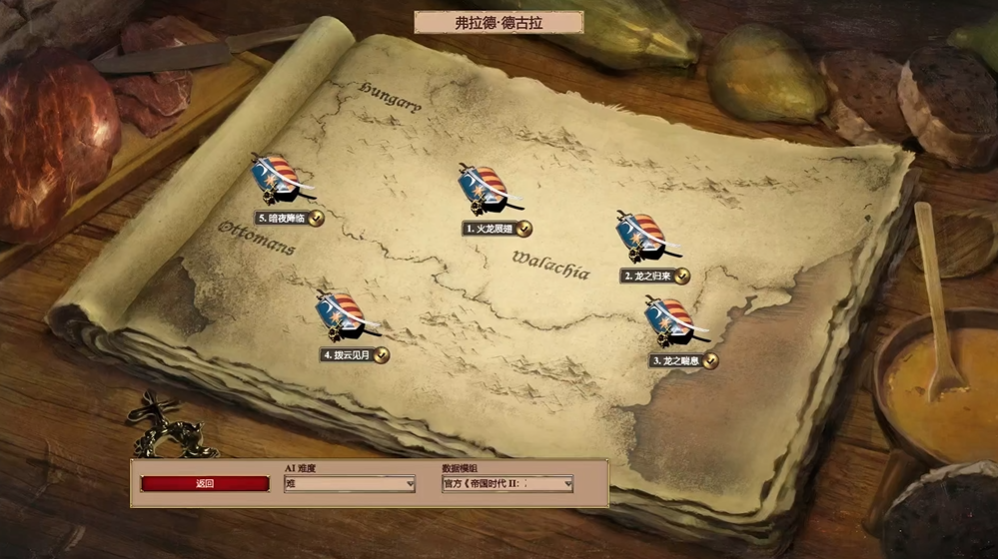Expand the 数据模组 data set dropdown
The image size is (998, 559).
507,484
